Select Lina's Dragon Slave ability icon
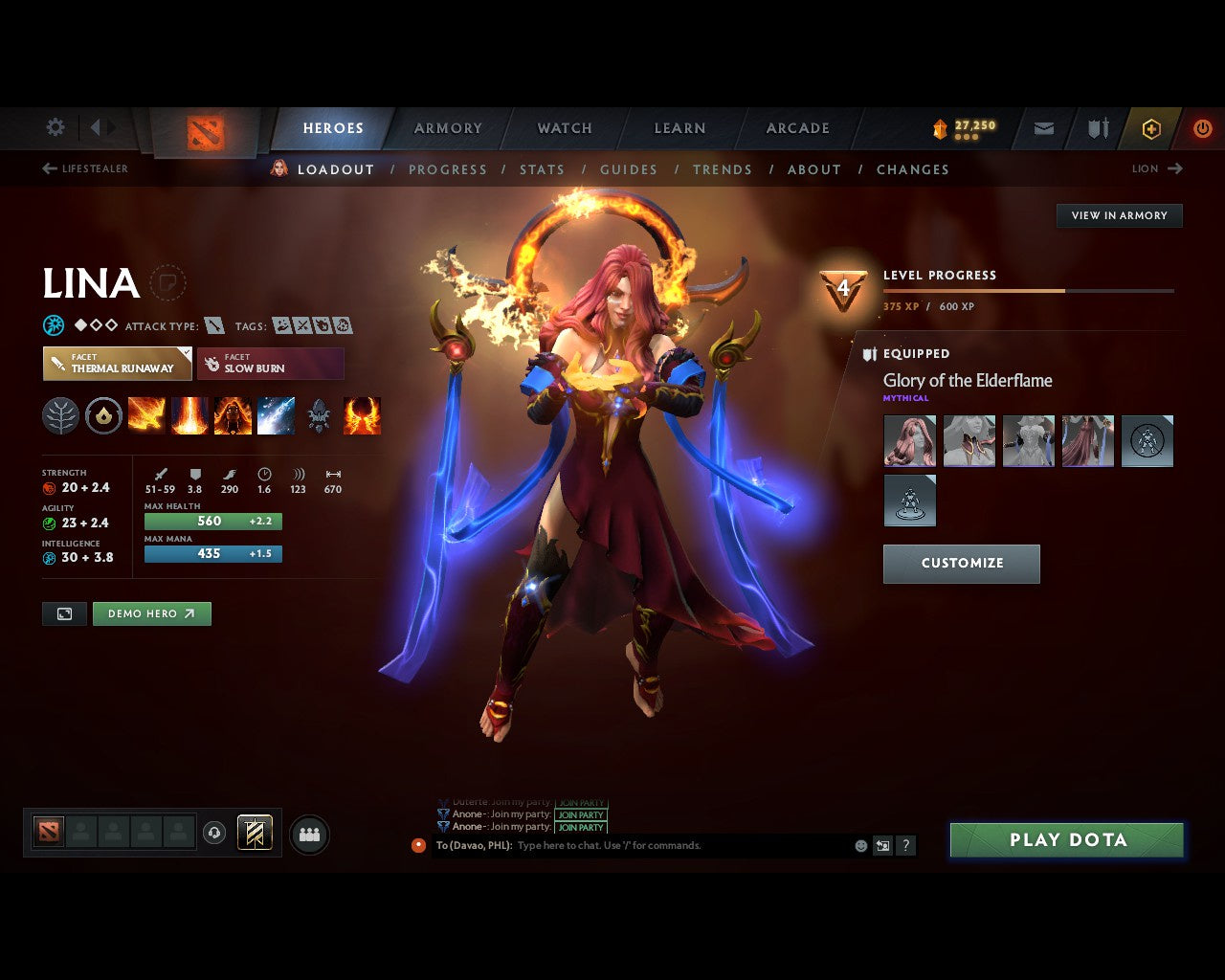Image resolution: width=1225 pixels, height=980 pixels. [x=145, y=414]
